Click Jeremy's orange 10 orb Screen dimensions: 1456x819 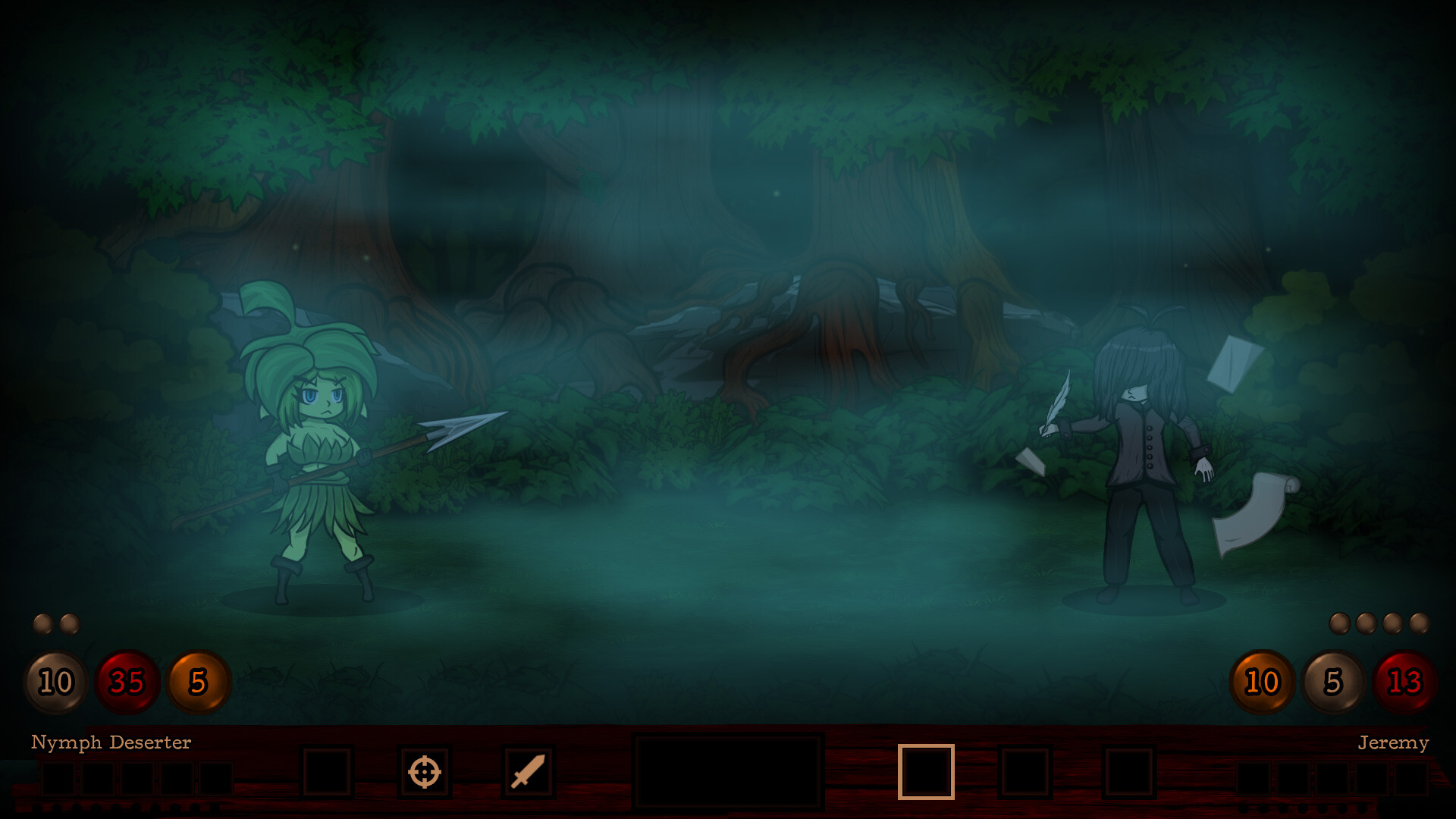[1260, 682]
